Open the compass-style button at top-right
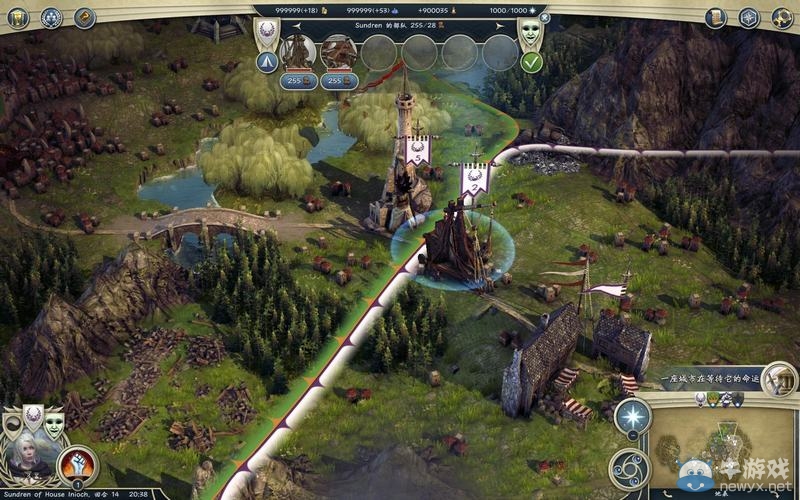 (x=748, y=17)
